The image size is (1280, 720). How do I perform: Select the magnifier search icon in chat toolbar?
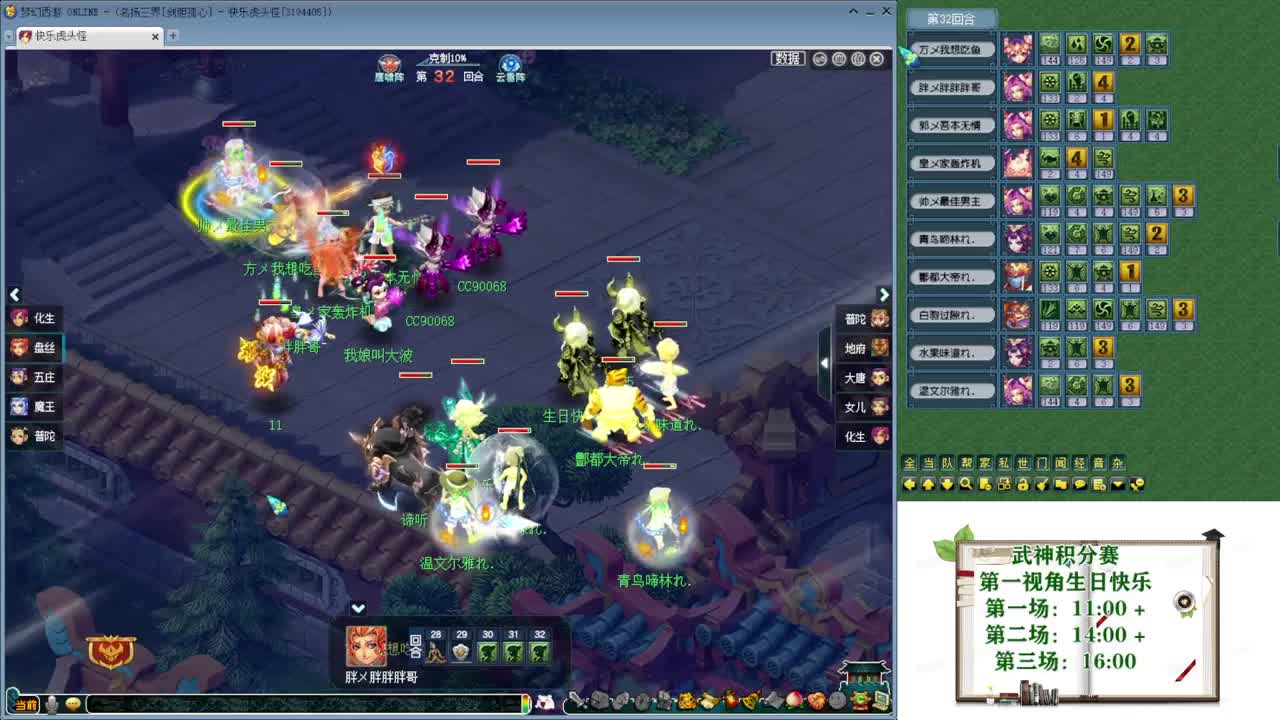pos(966,484)
